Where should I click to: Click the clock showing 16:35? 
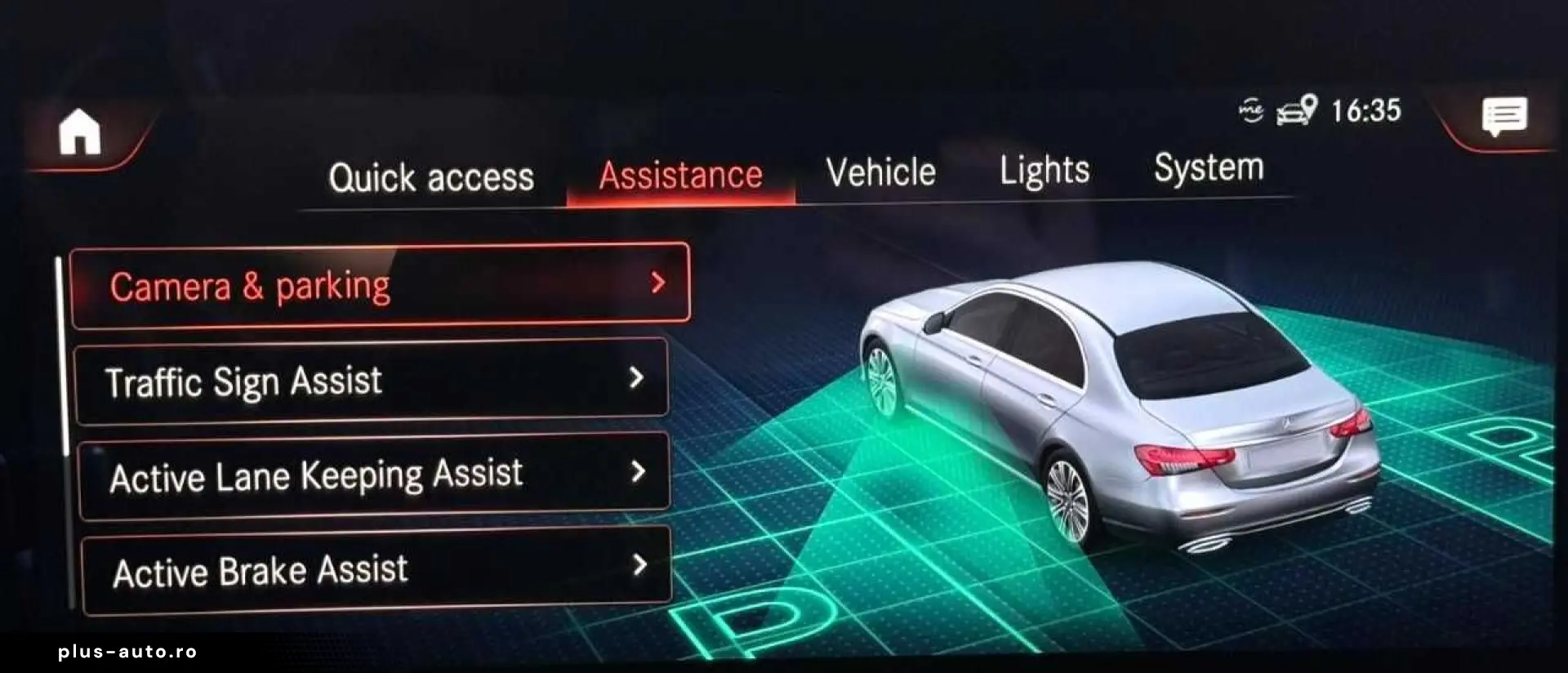coord(1366,112)
